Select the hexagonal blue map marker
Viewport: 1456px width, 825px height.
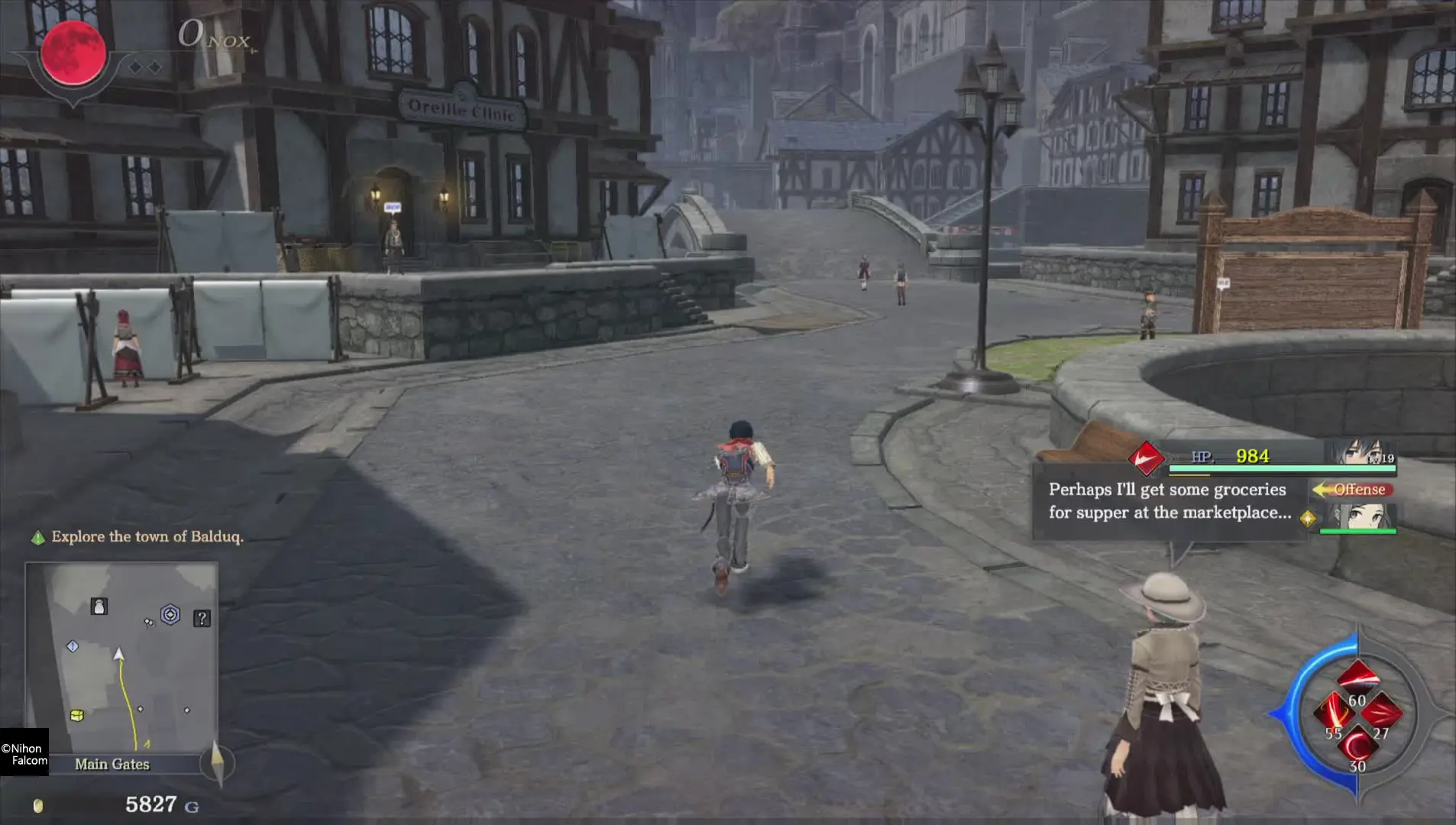point(170,614)
